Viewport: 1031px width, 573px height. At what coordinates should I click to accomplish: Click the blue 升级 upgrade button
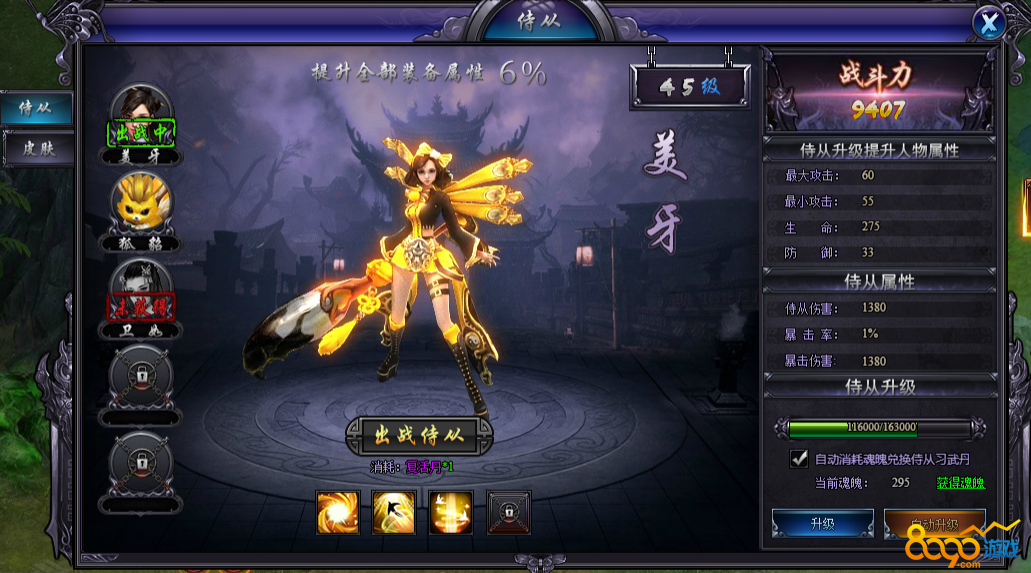point(822,523)
